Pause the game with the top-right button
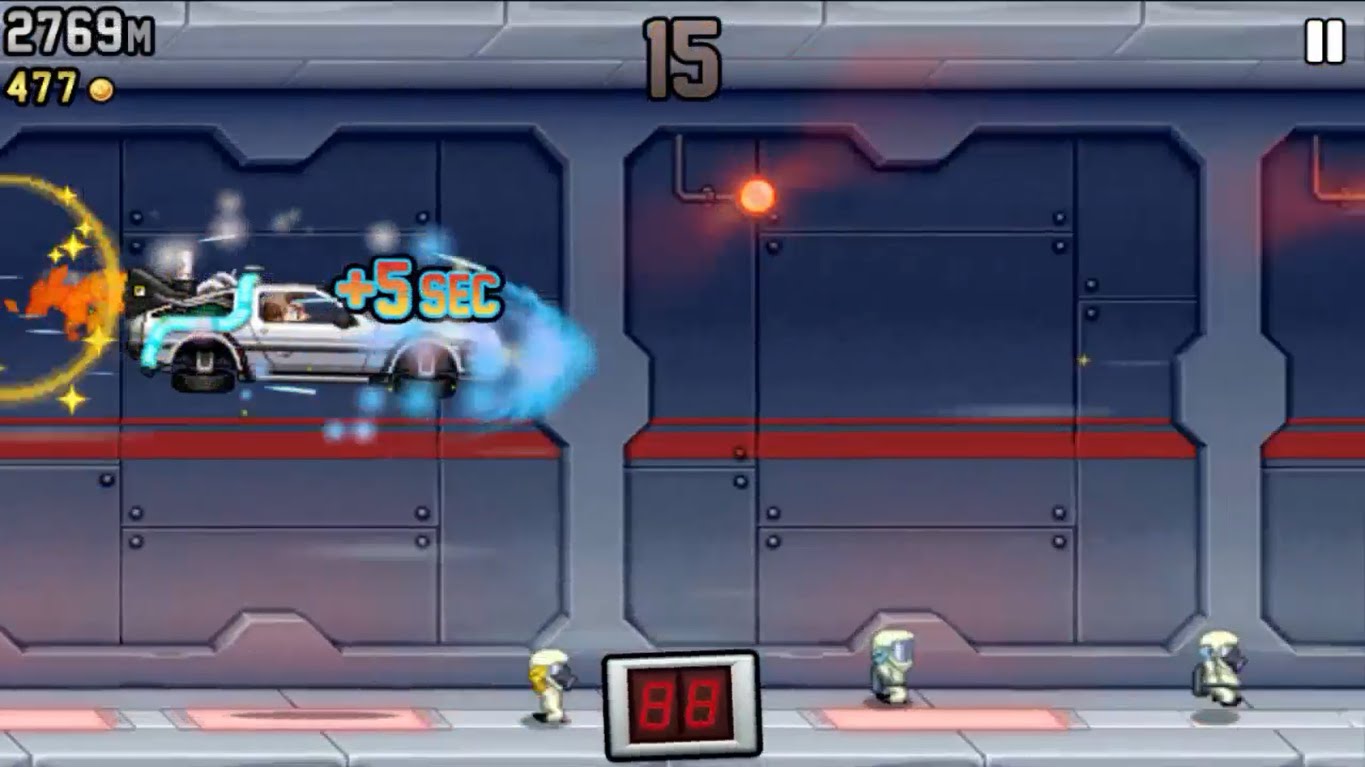 (1324, 43)
